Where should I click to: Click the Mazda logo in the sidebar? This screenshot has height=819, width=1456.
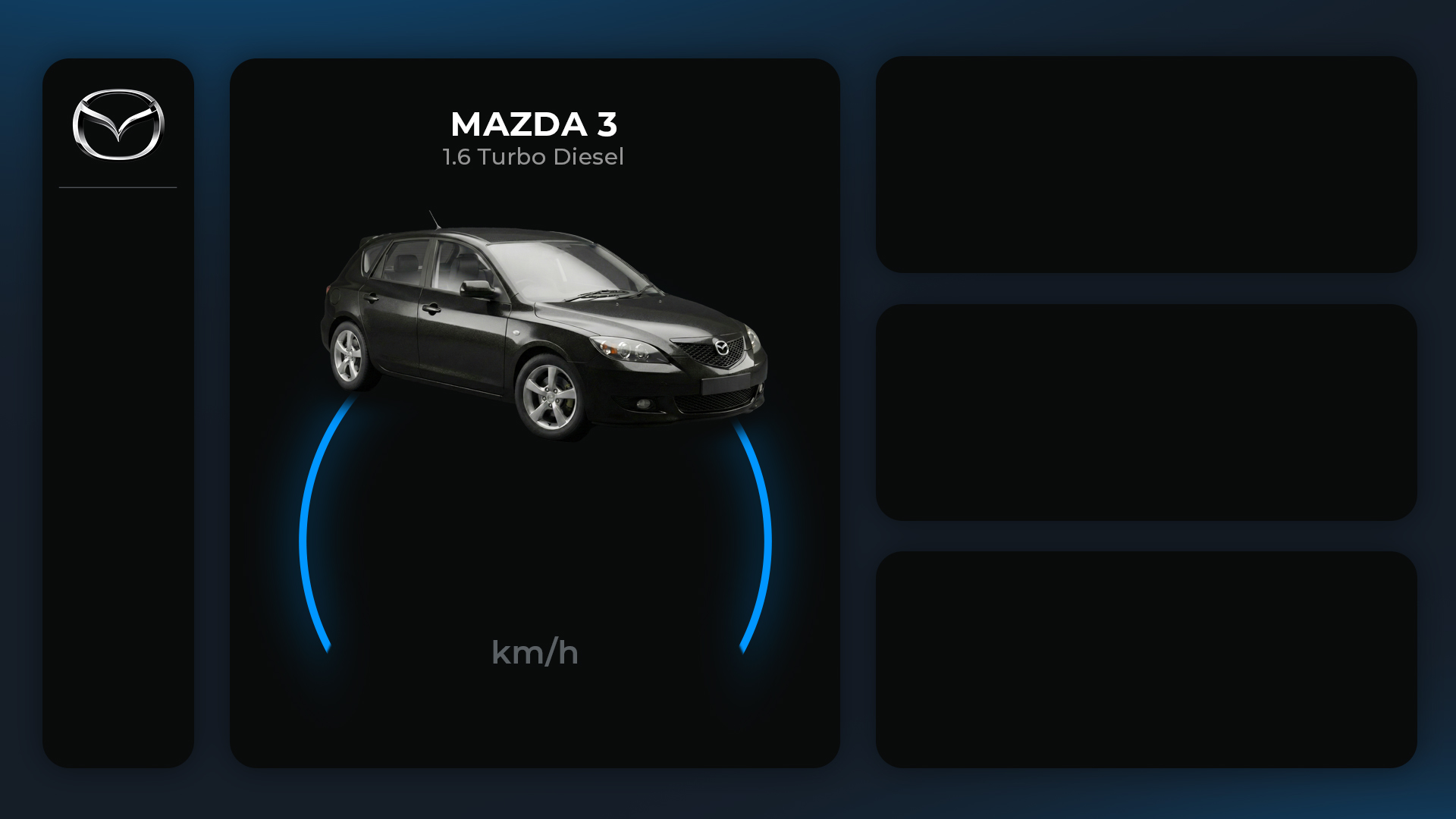pos(118,125)
